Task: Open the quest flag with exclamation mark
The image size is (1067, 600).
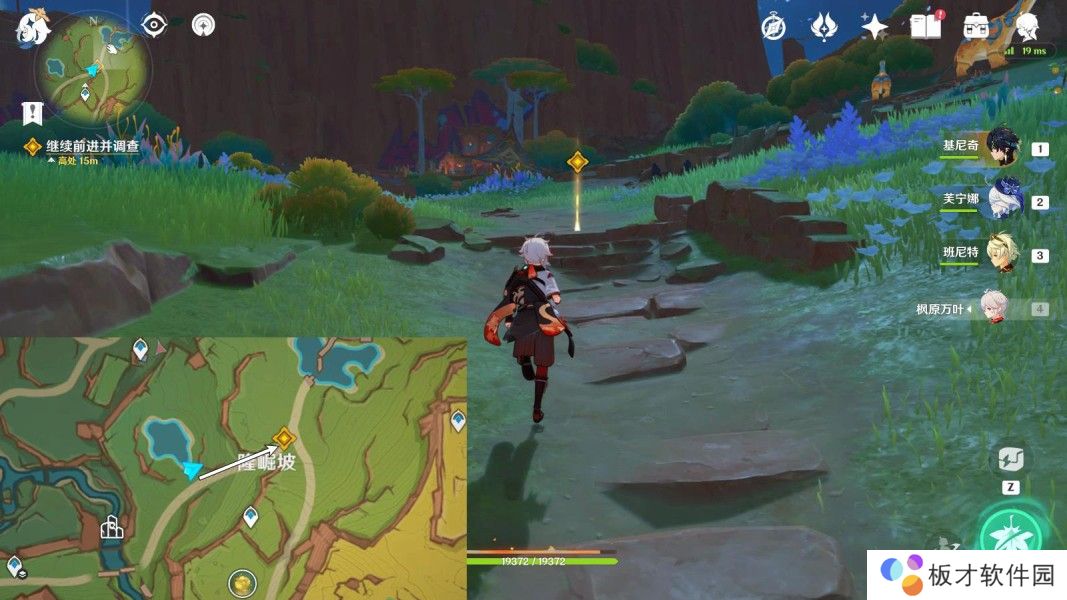Action: pos(31,113)
